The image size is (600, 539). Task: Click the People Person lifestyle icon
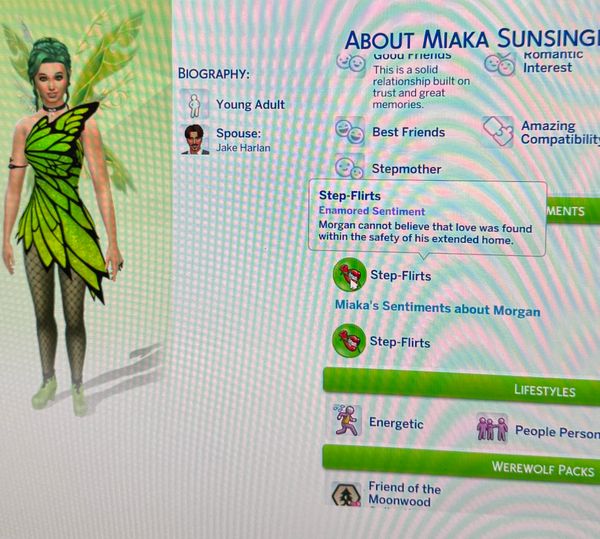click(493, 431)
